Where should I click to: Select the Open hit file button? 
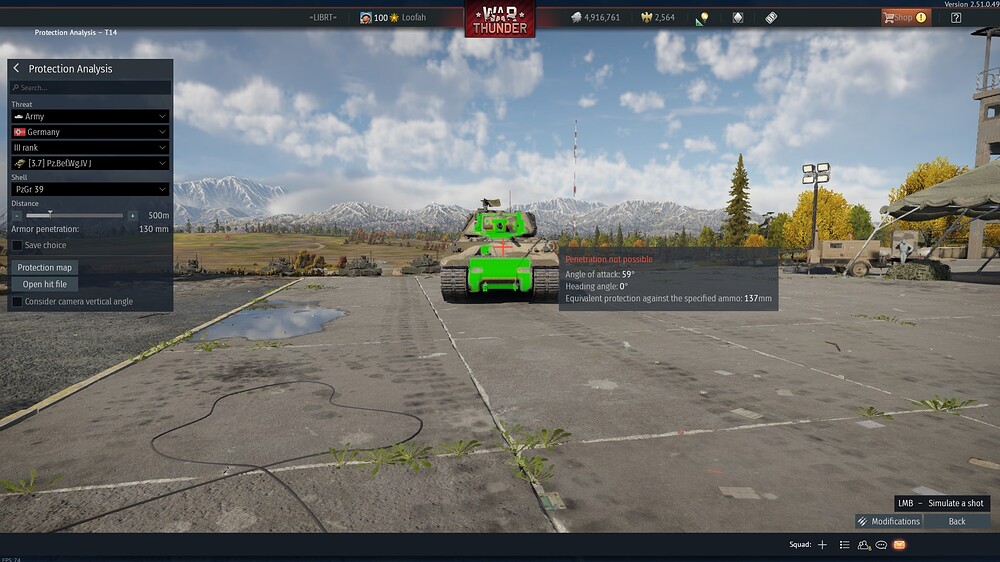(x=45, y=284)
